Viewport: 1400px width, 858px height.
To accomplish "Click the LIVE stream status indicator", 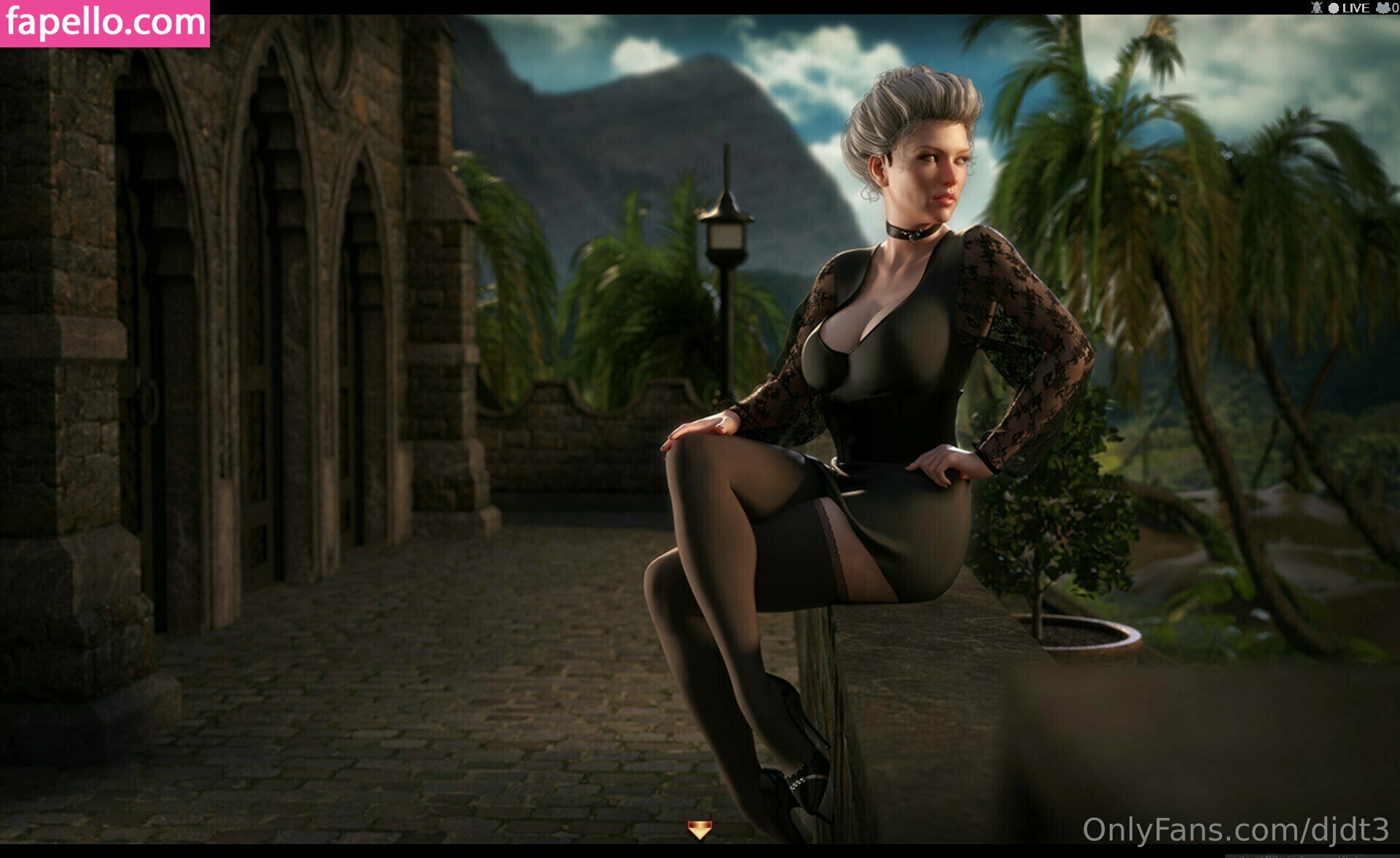I will point(1349,8).
